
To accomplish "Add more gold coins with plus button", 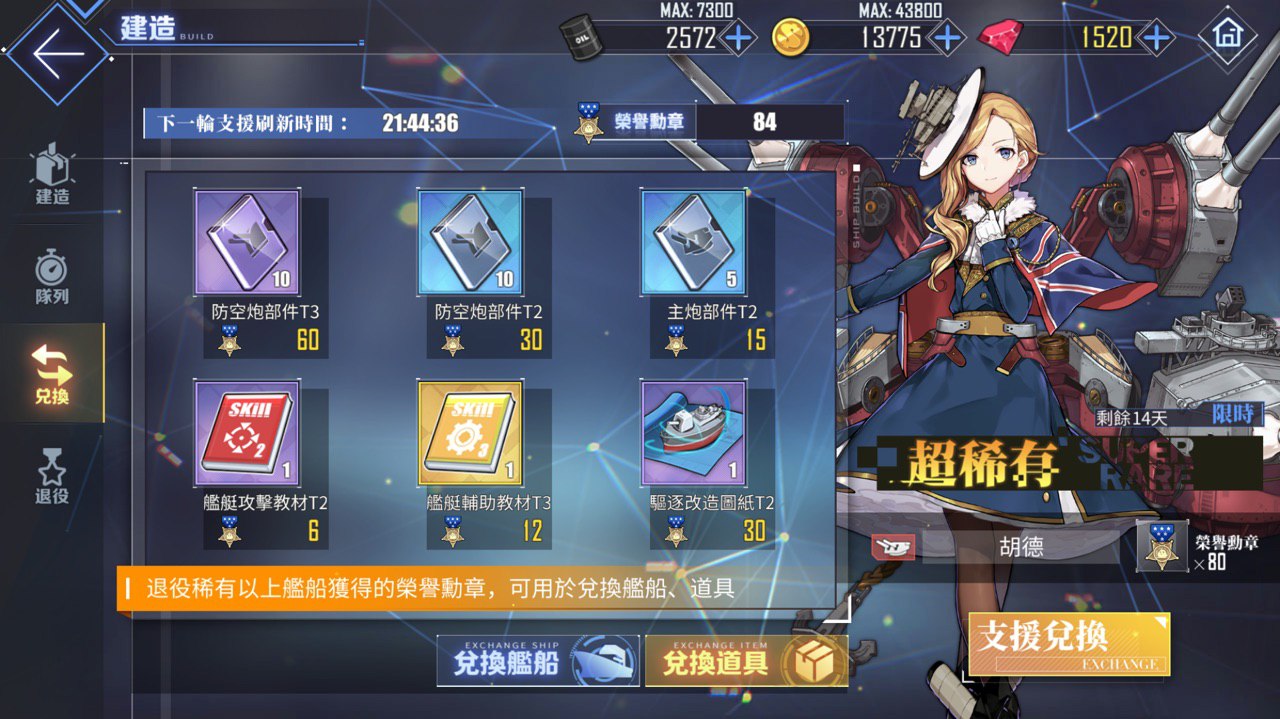I will coord(946,38).
